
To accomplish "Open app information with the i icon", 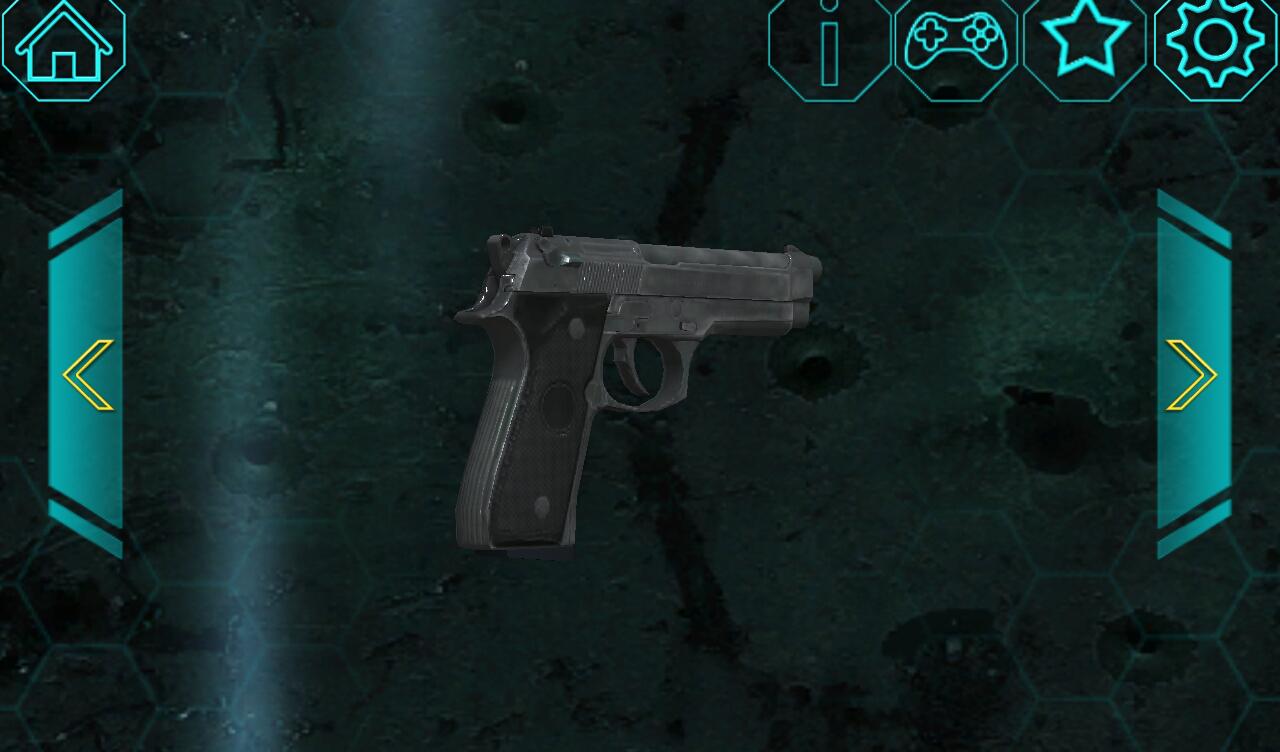I will pos(827,45).
